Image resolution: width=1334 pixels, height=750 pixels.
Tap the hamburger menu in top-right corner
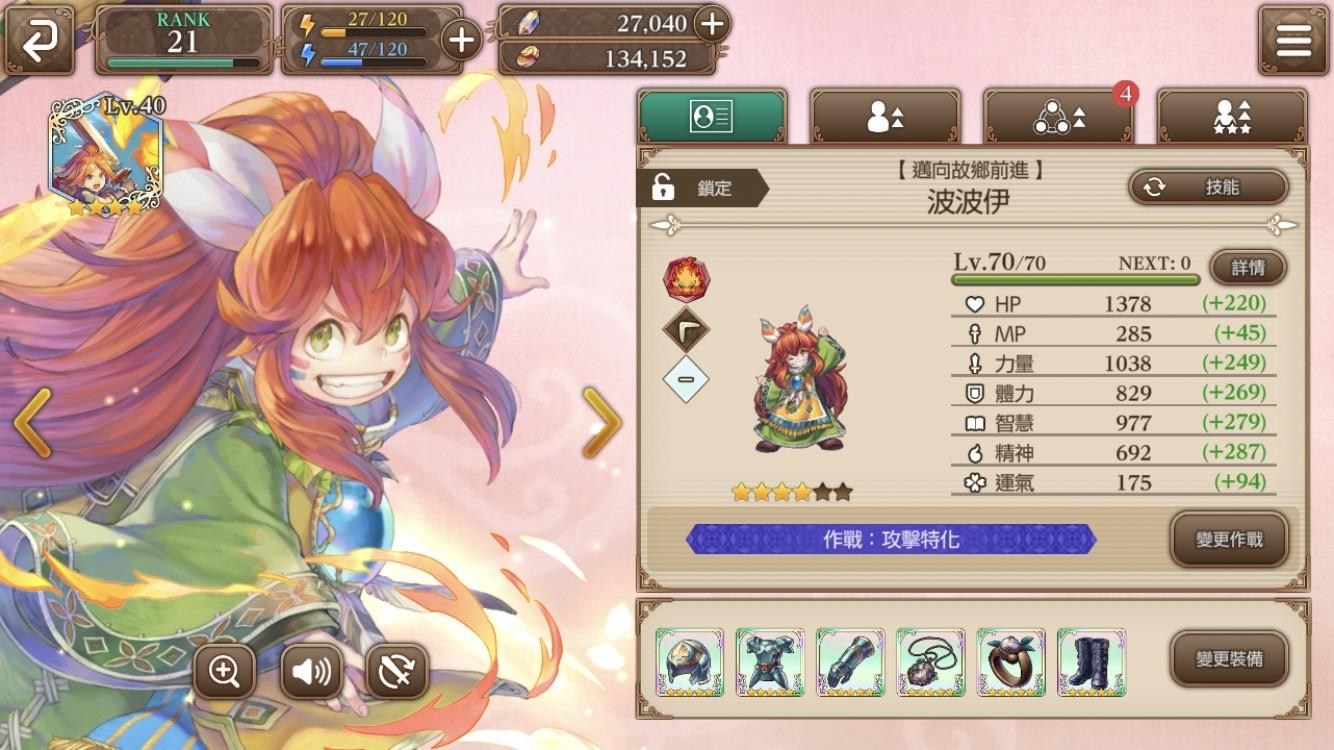click(1292, 41)
